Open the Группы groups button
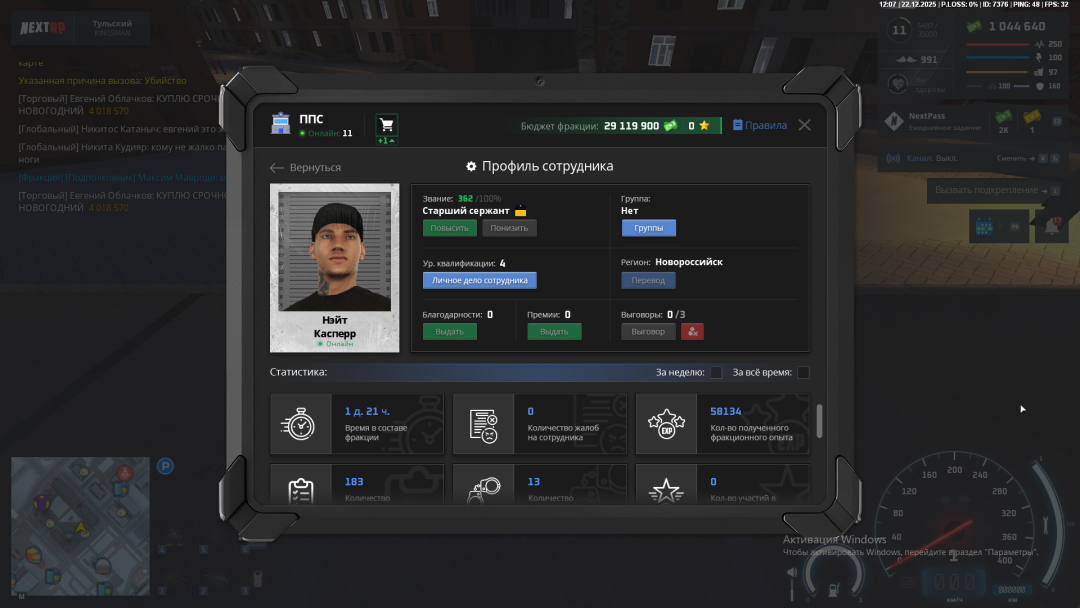Image resolution: width=1080 pixels, height=608 pixels. 648,228
